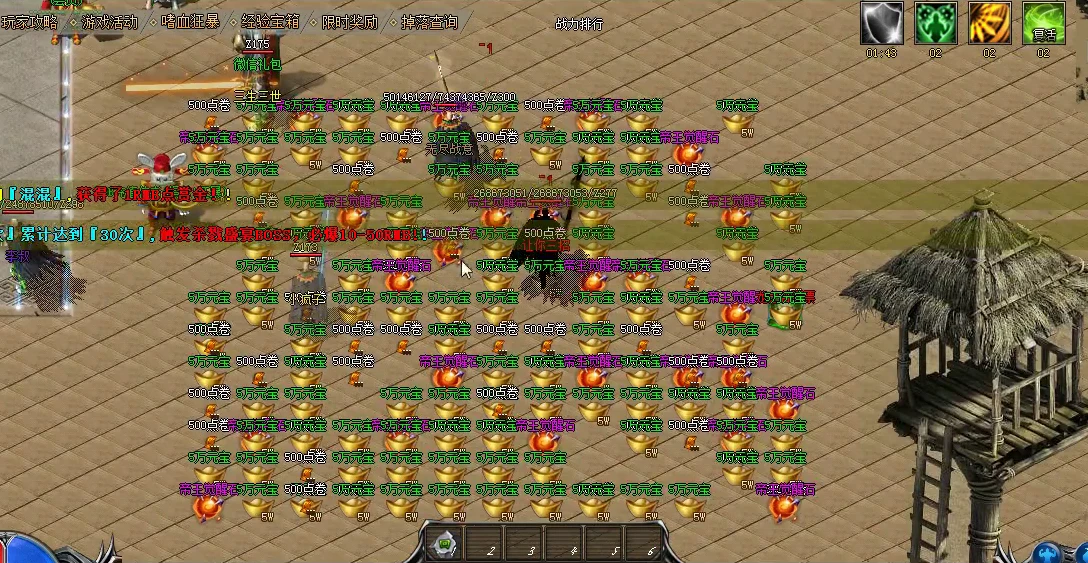Image resolution: width=1088 pixels, height=563 pixels.
Task: Open the 掉落查询 drop lookup menu
Action: point(429,22)
